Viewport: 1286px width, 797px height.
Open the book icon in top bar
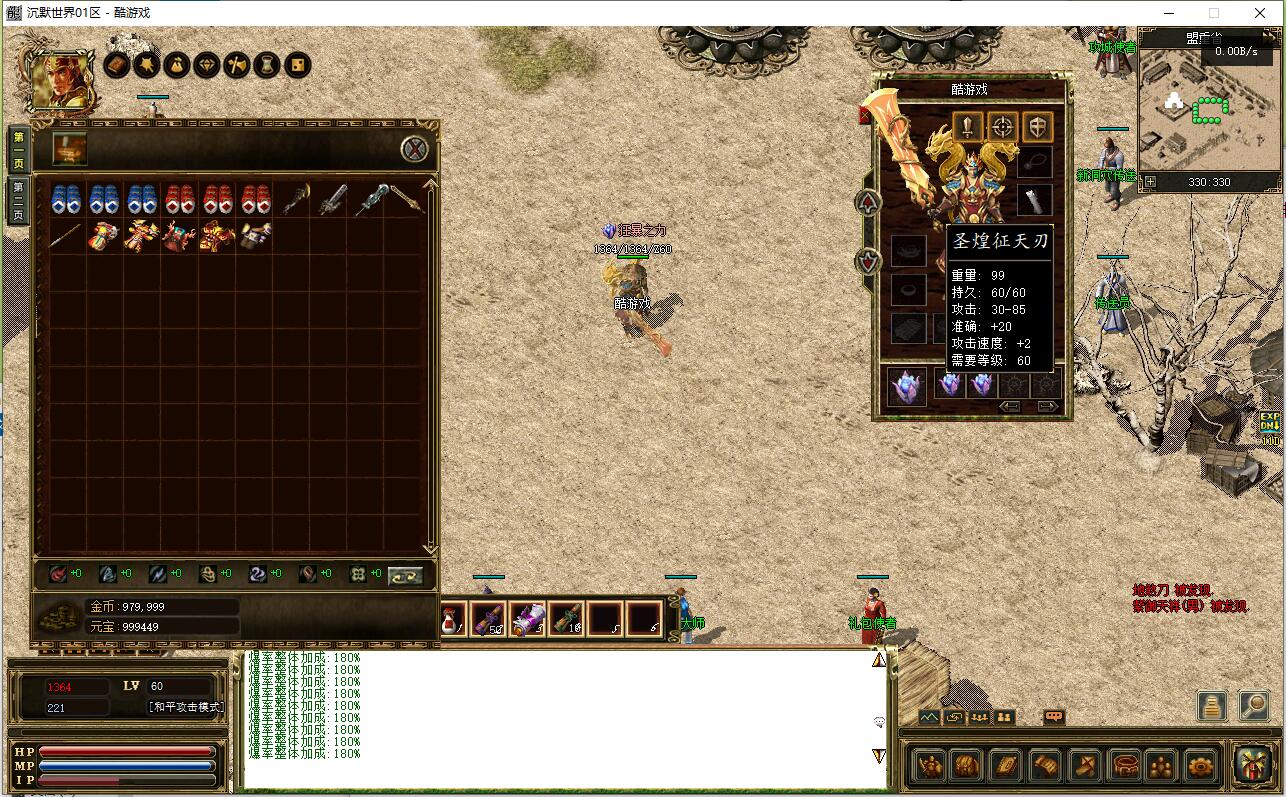117,66
